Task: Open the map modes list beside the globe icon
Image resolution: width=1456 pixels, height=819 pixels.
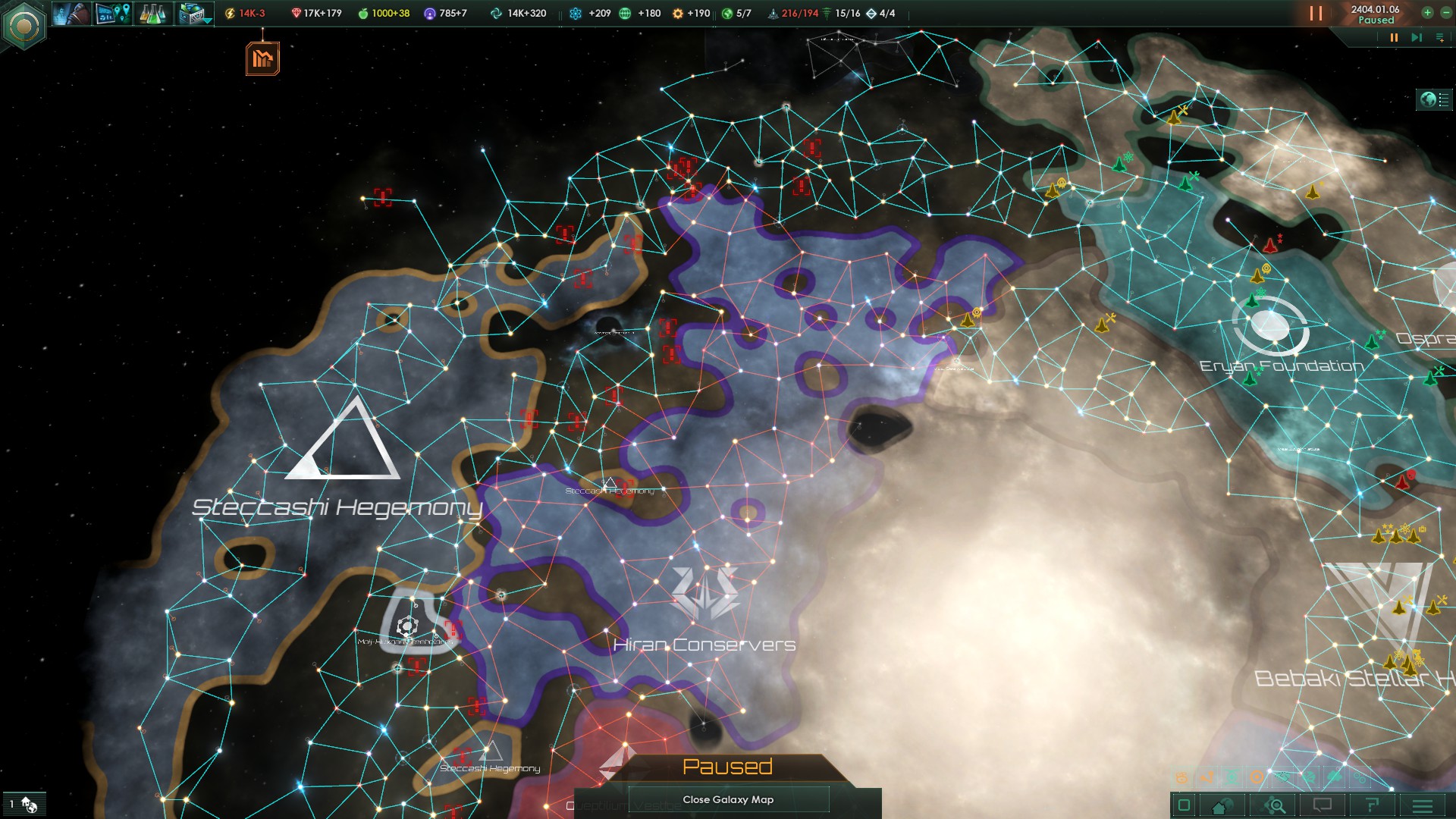Action: pyautogui.click(x=1445, y=98)
